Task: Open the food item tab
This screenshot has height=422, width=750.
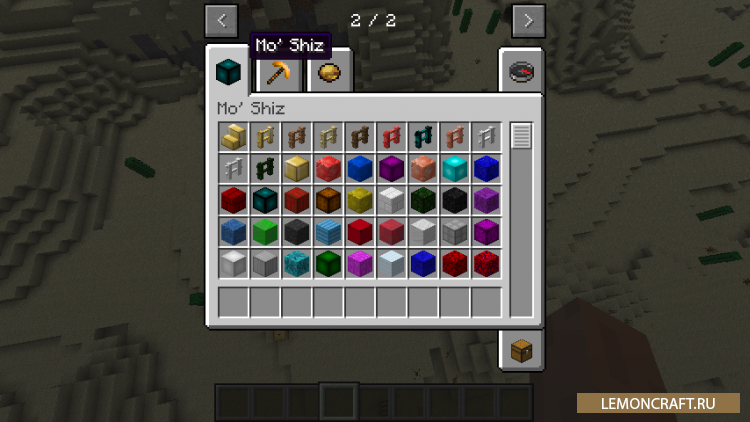Action: tap(327, 72)
